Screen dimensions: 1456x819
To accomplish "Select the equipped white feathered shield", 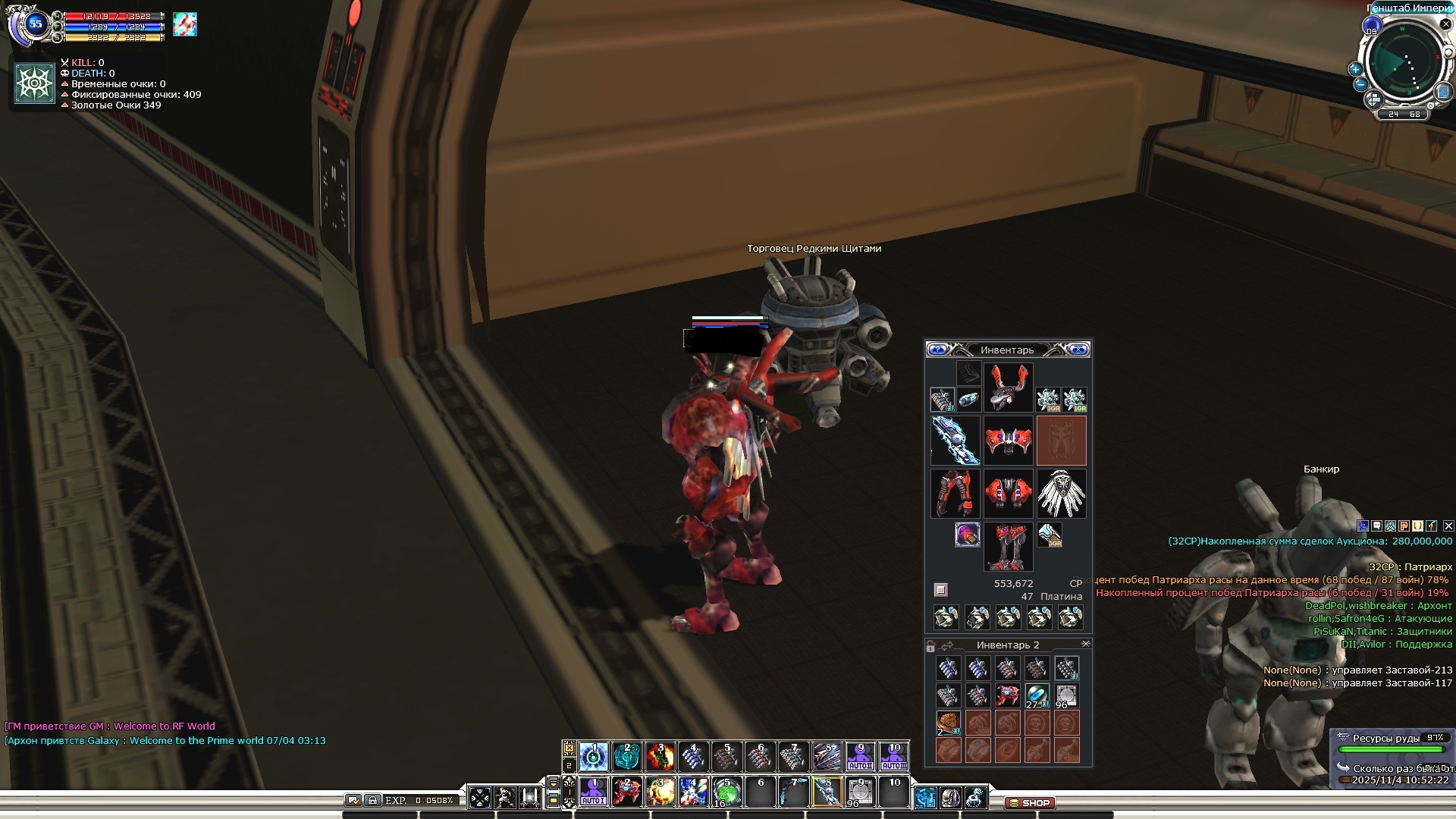I will point(1061,494).
